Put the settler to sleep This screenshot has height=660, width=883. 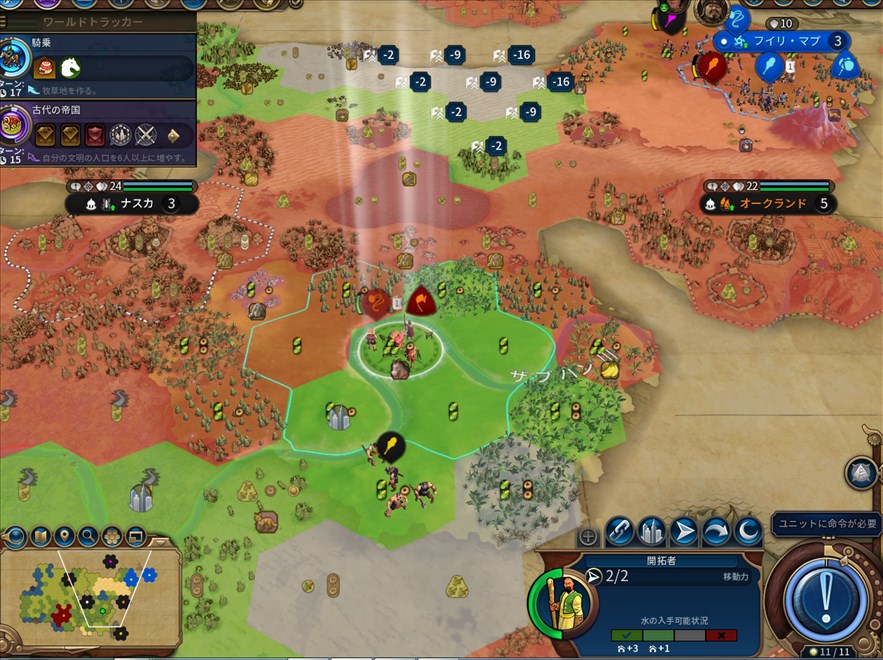coord(748,531)
